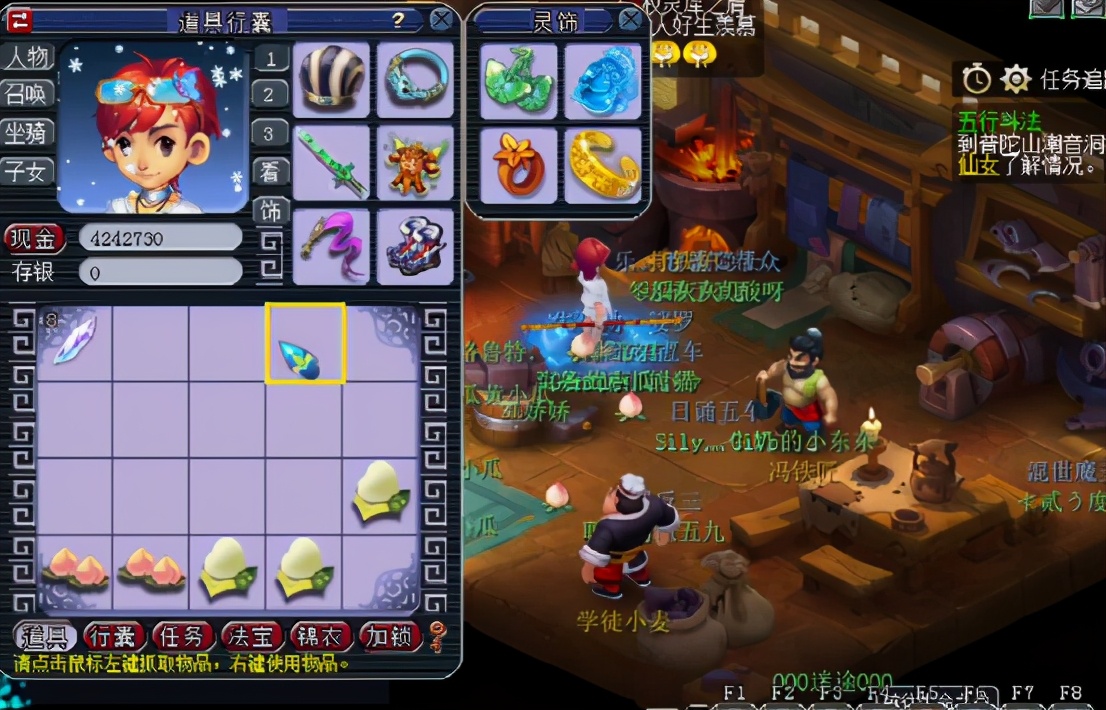Switch to the 行囊 bag tab
The height and width of the screenshot is (710, 1106).
coord(114,636)
